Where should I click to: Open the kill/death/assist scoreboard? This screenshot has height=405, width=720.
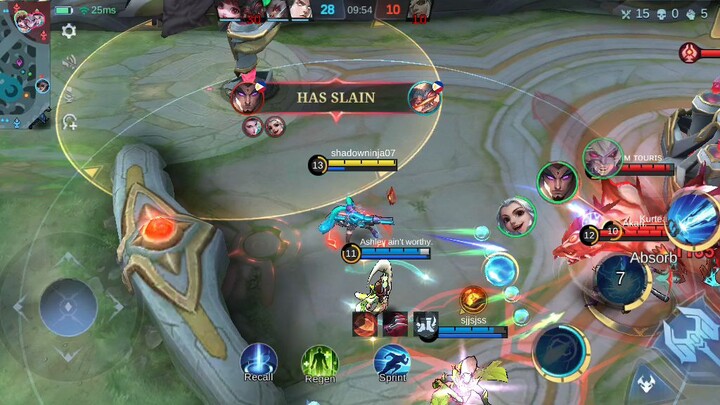pos(663,13)
